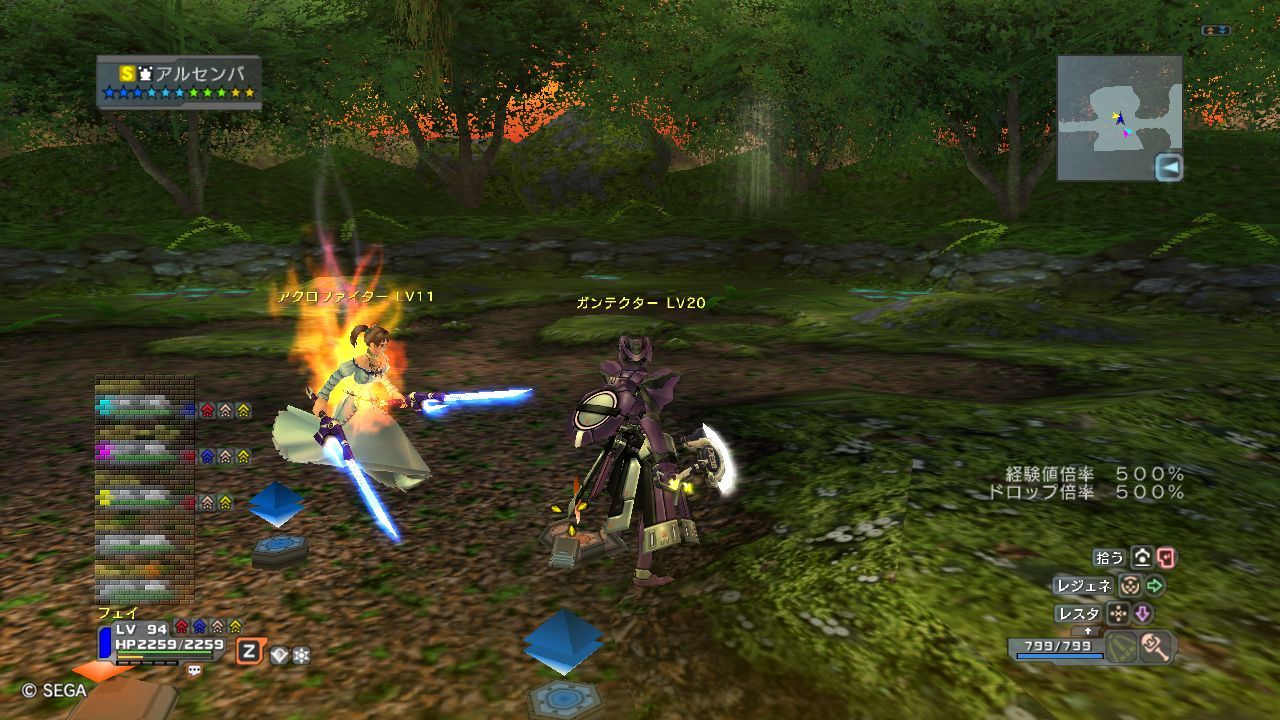The height and width of the screenshot is (720, 1280).
Task: Choose the 拾う pick-up action
Action: pos(1110,558)
